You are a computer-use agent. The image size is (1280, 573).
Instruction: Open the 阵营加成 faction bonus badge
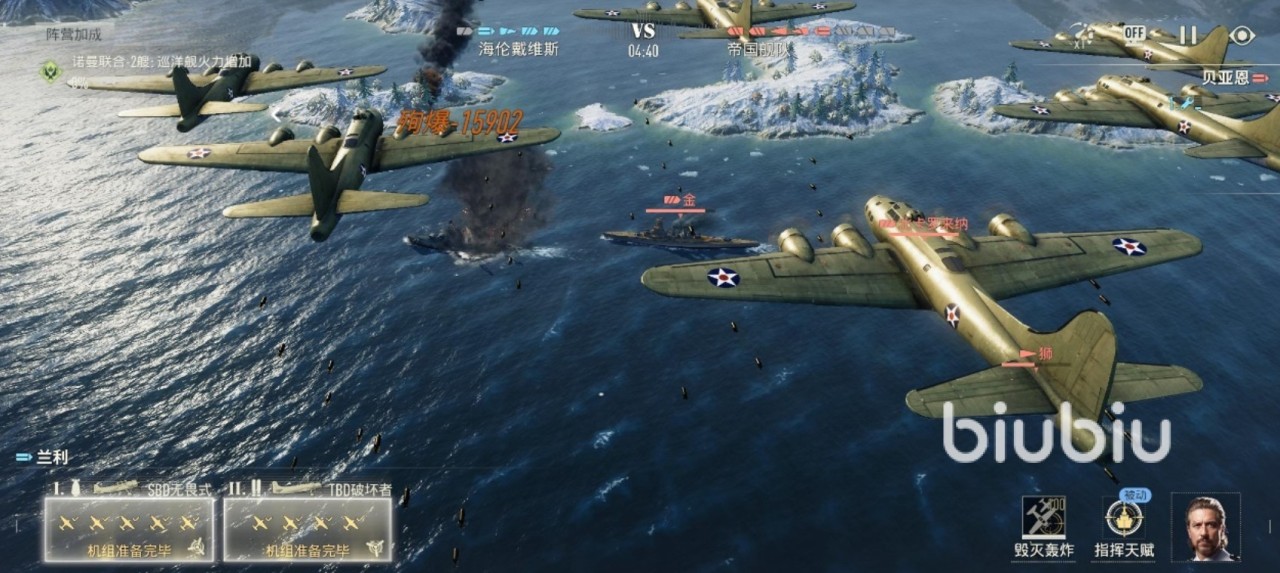[x=50, y=71]
